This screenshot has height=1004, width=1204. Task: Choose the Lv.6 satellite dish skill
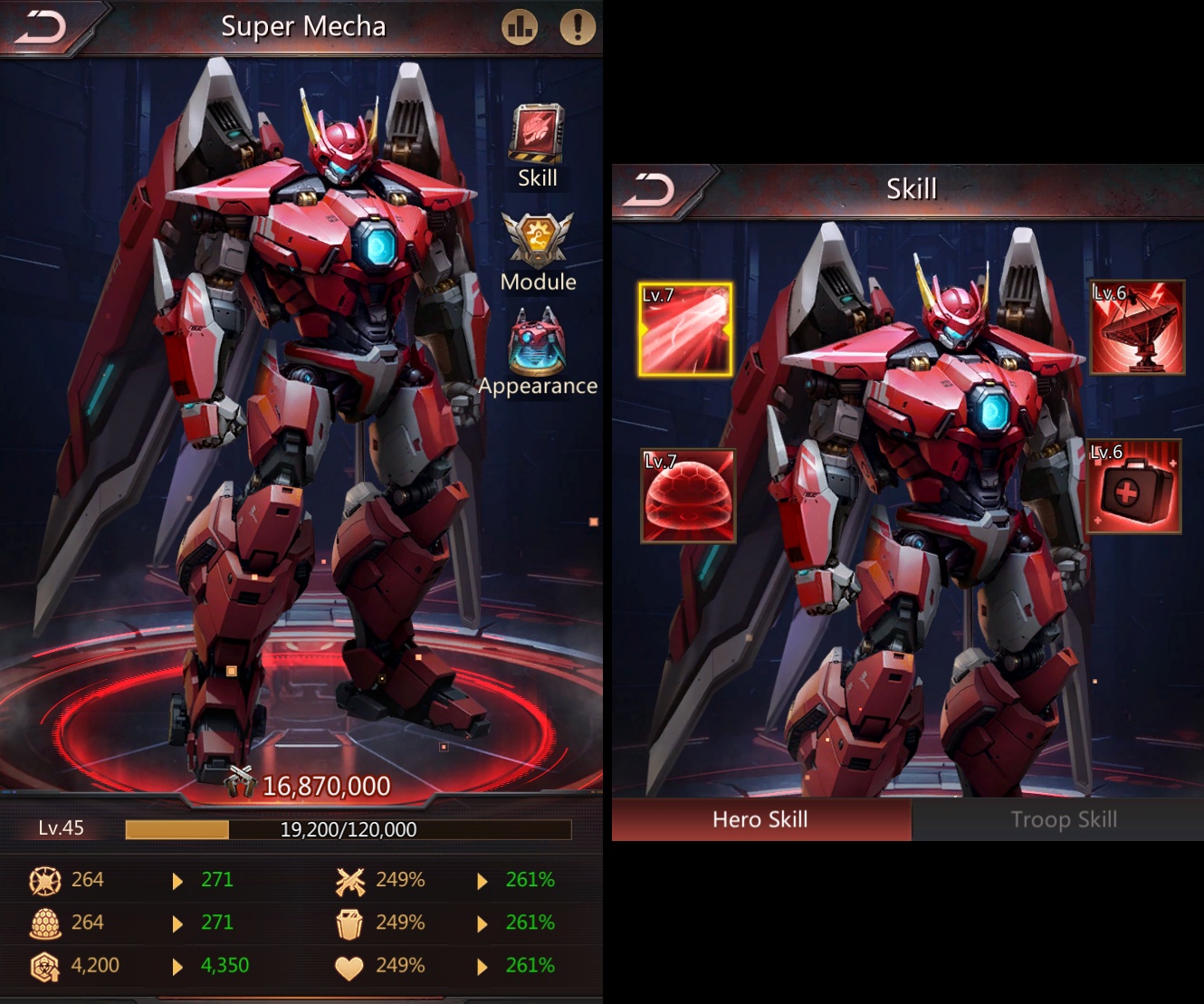1137,327
